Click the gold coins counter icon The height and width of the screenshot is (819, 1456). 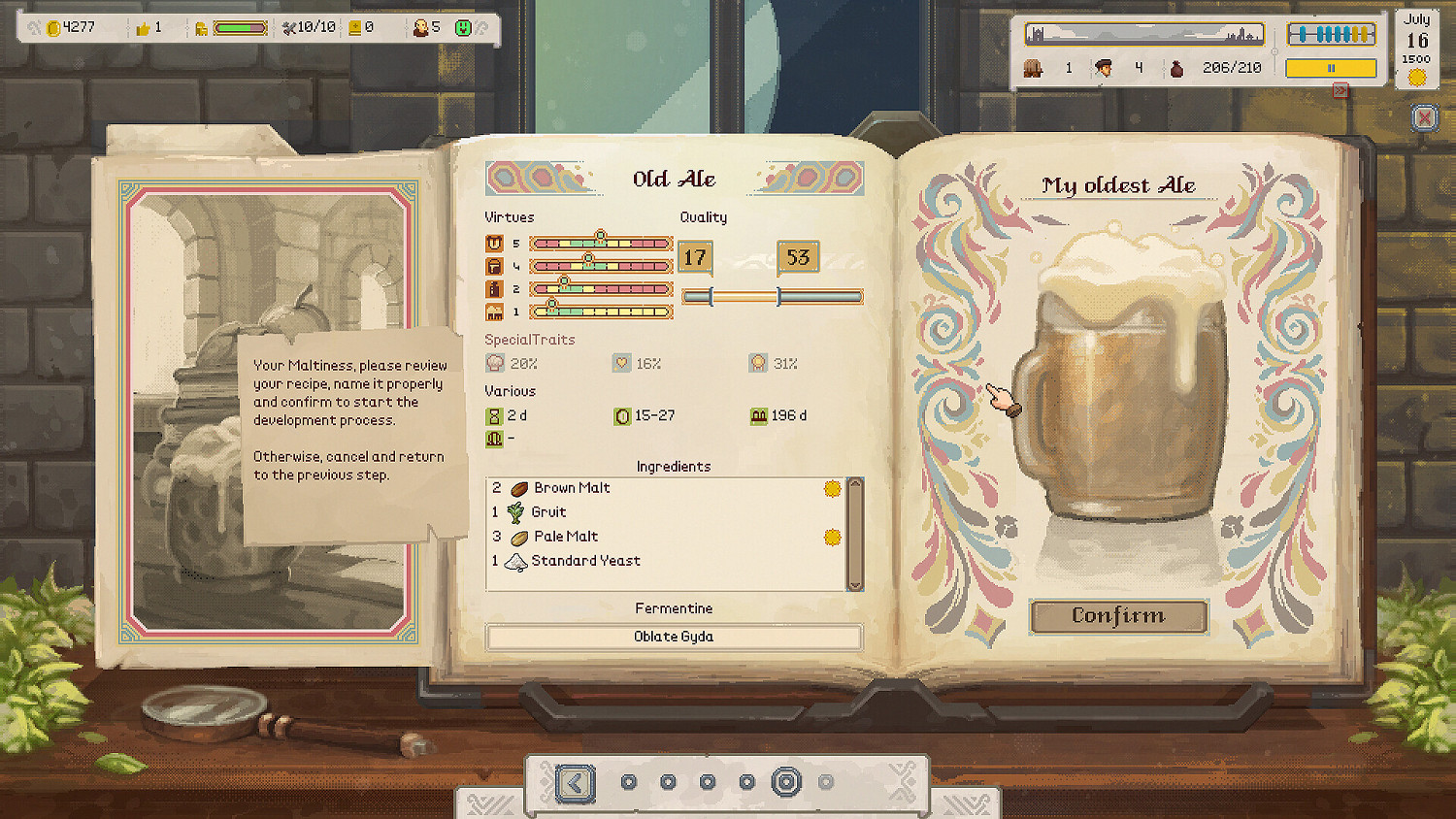[x=54, y=27]
